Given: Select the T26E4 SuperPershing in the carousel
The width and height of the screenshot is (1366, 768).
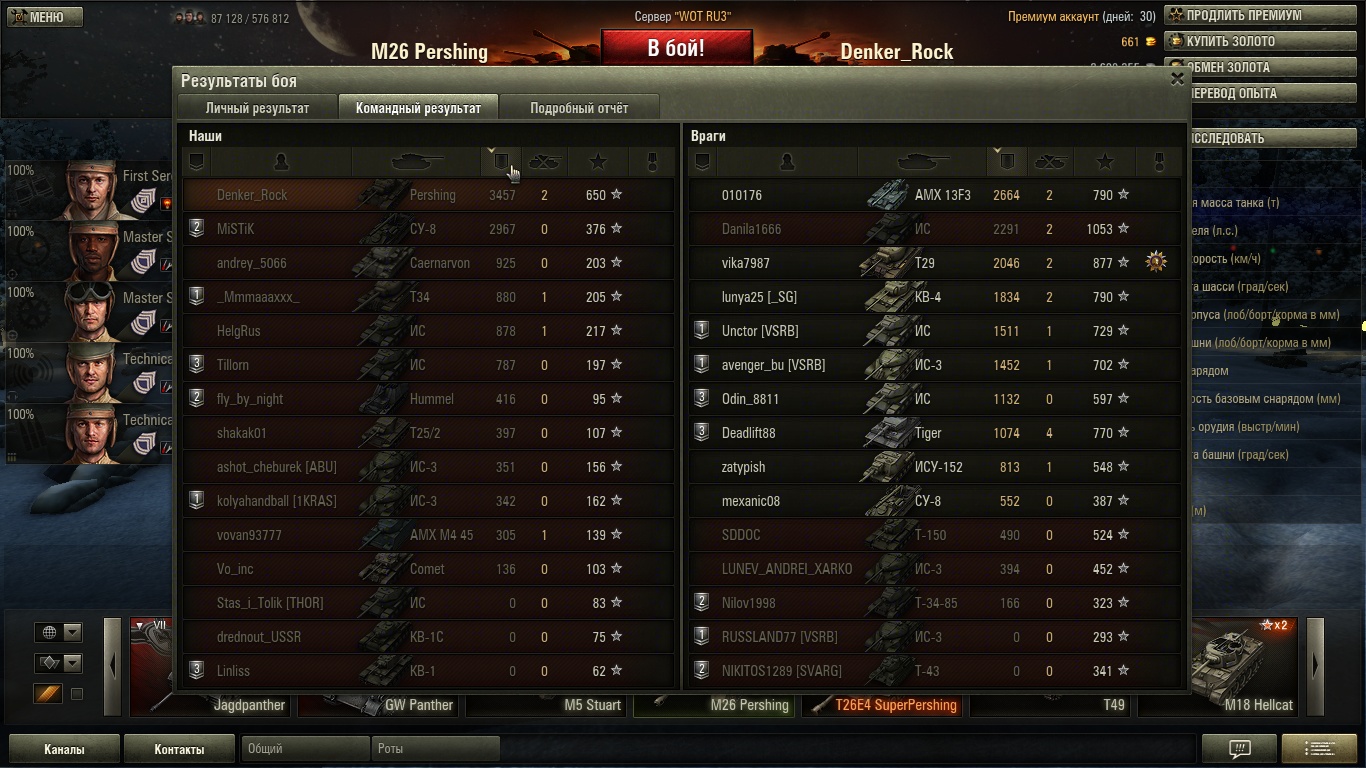Looking at the screenshot, I should tap(883, 705).
